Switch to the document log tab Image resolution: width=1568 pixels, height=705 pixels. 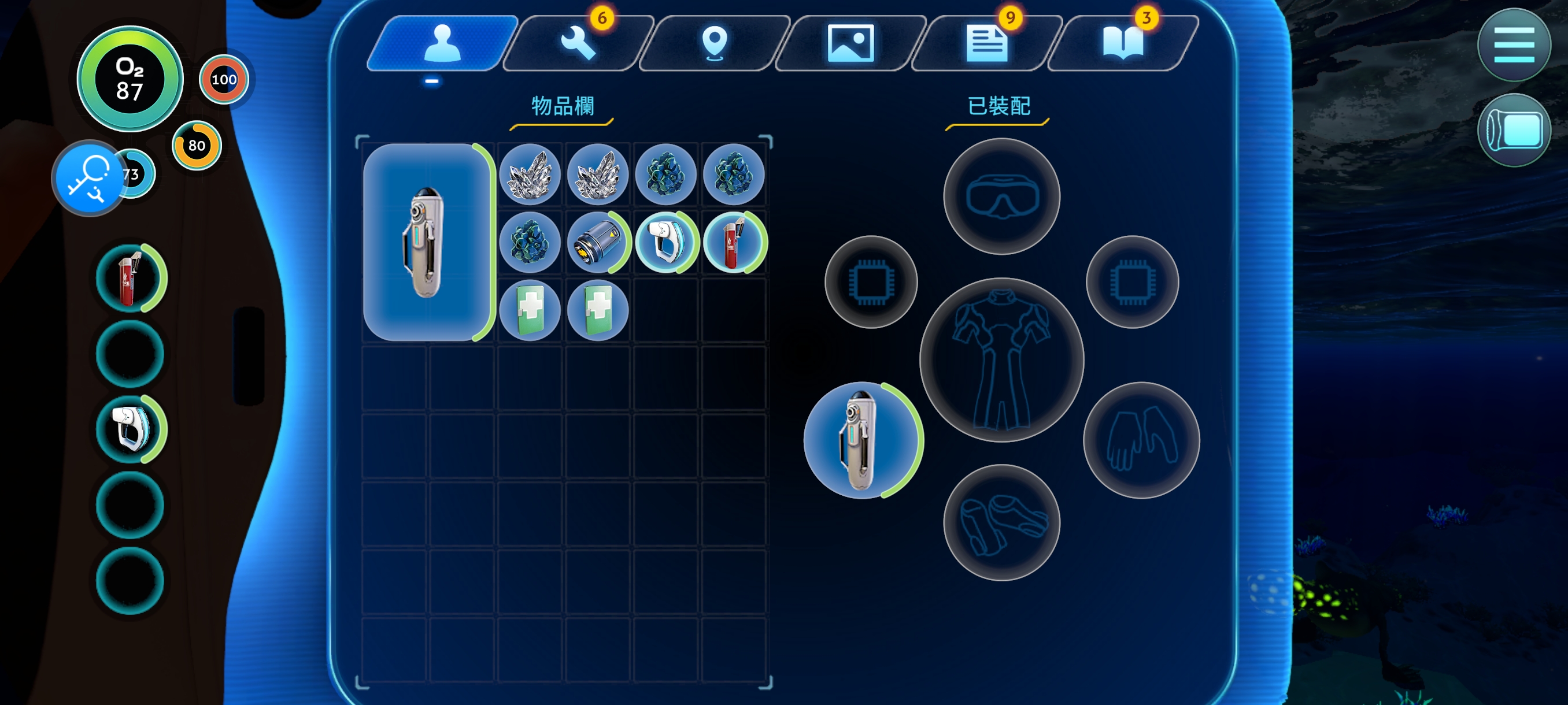click(986, 43)
